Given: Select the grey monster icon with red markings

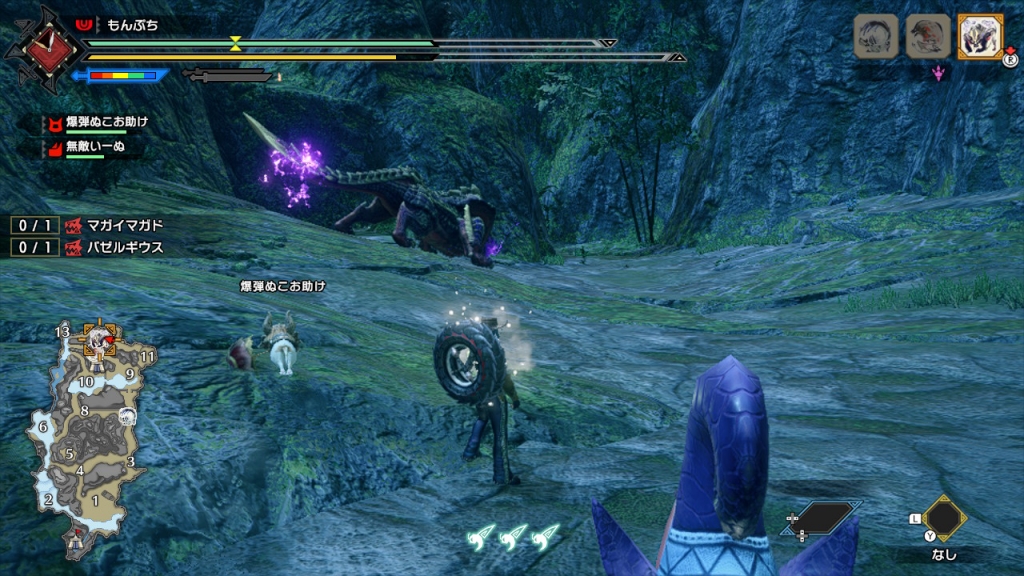Looking at the screenshot, I should click(x=927, y=37).
